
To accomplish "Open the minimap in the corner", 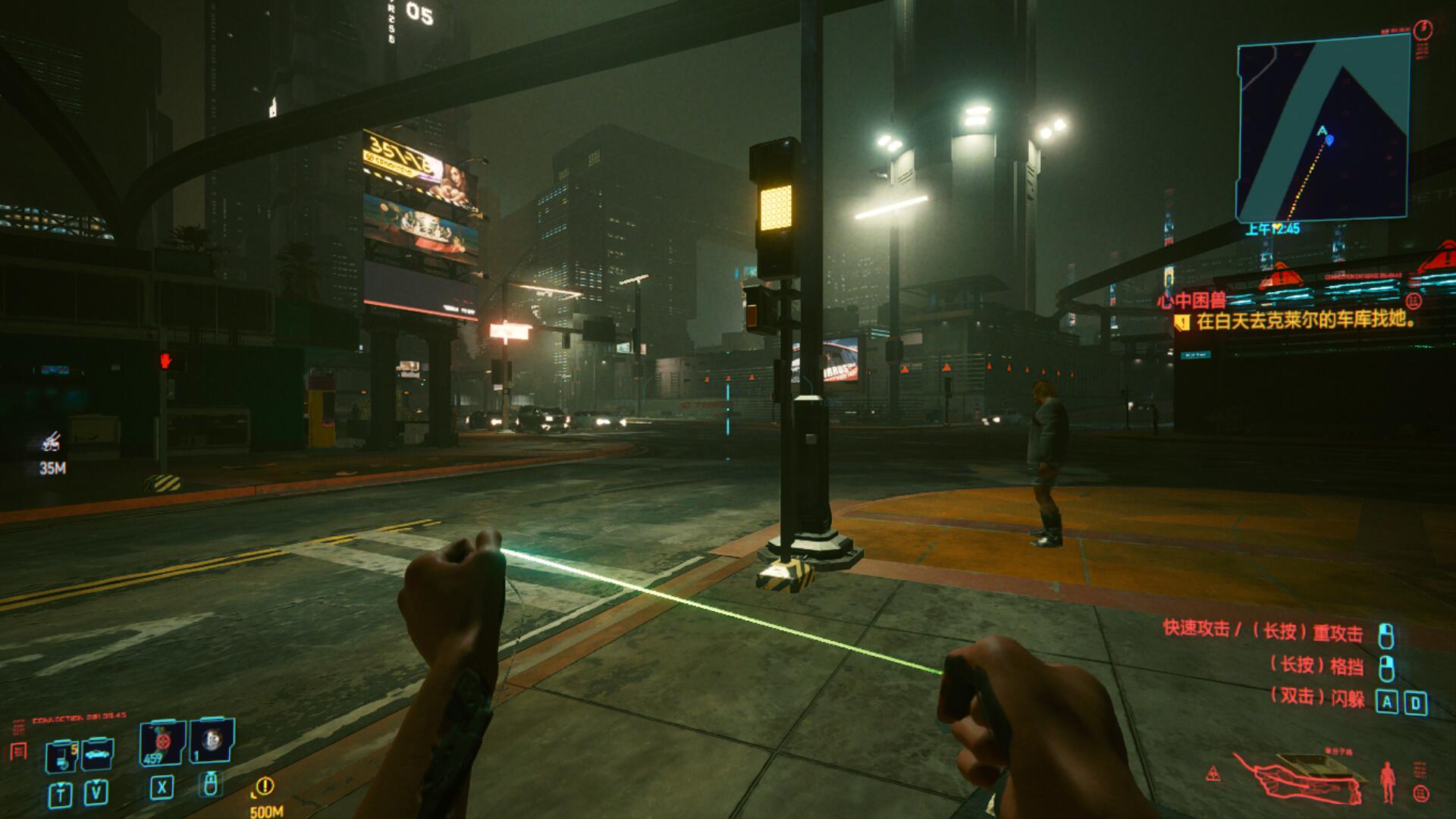I will [1323, 129].
